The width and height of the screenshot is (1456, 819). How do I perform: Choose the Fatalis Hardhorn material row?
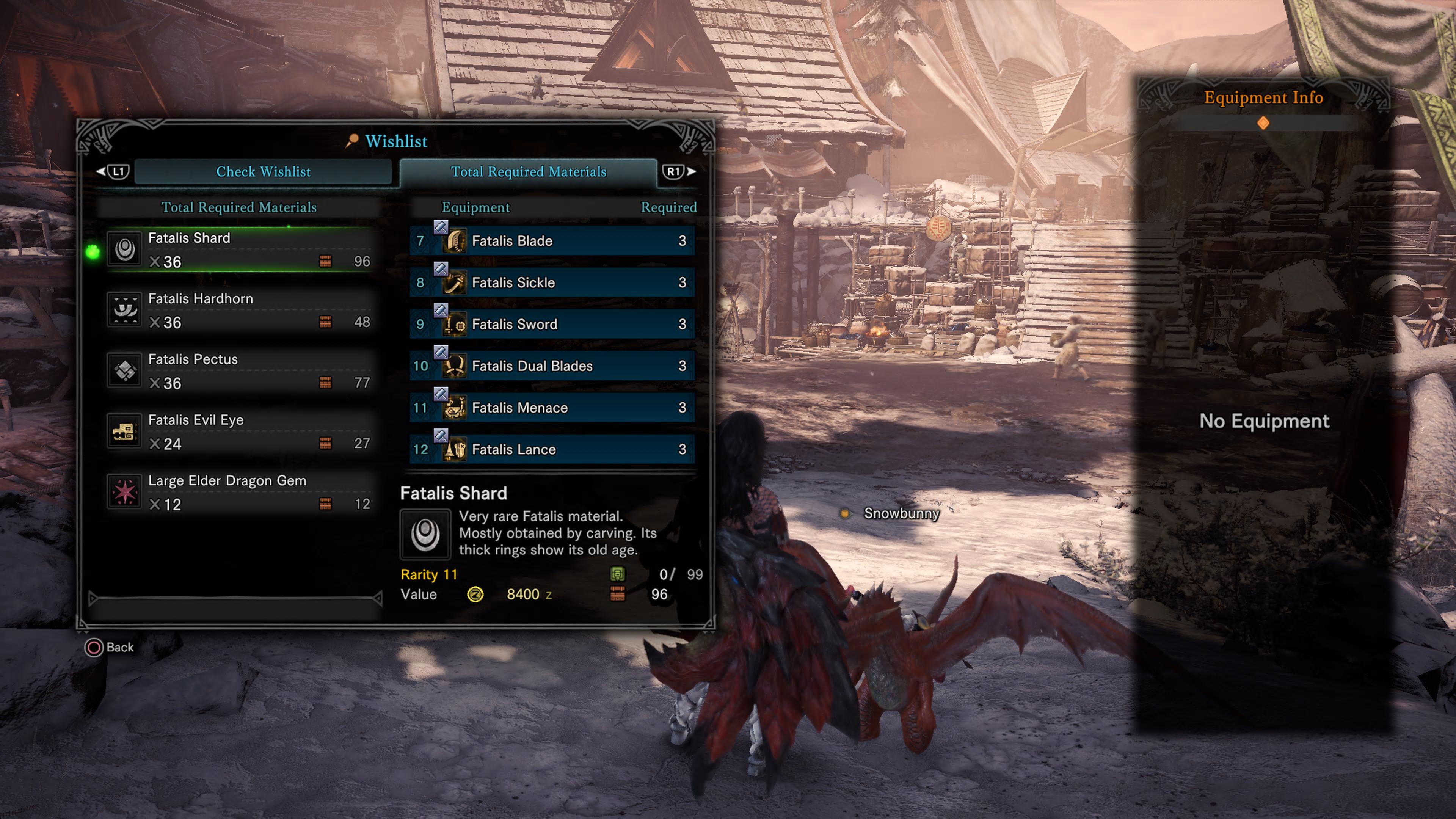(x=240, y=310)
